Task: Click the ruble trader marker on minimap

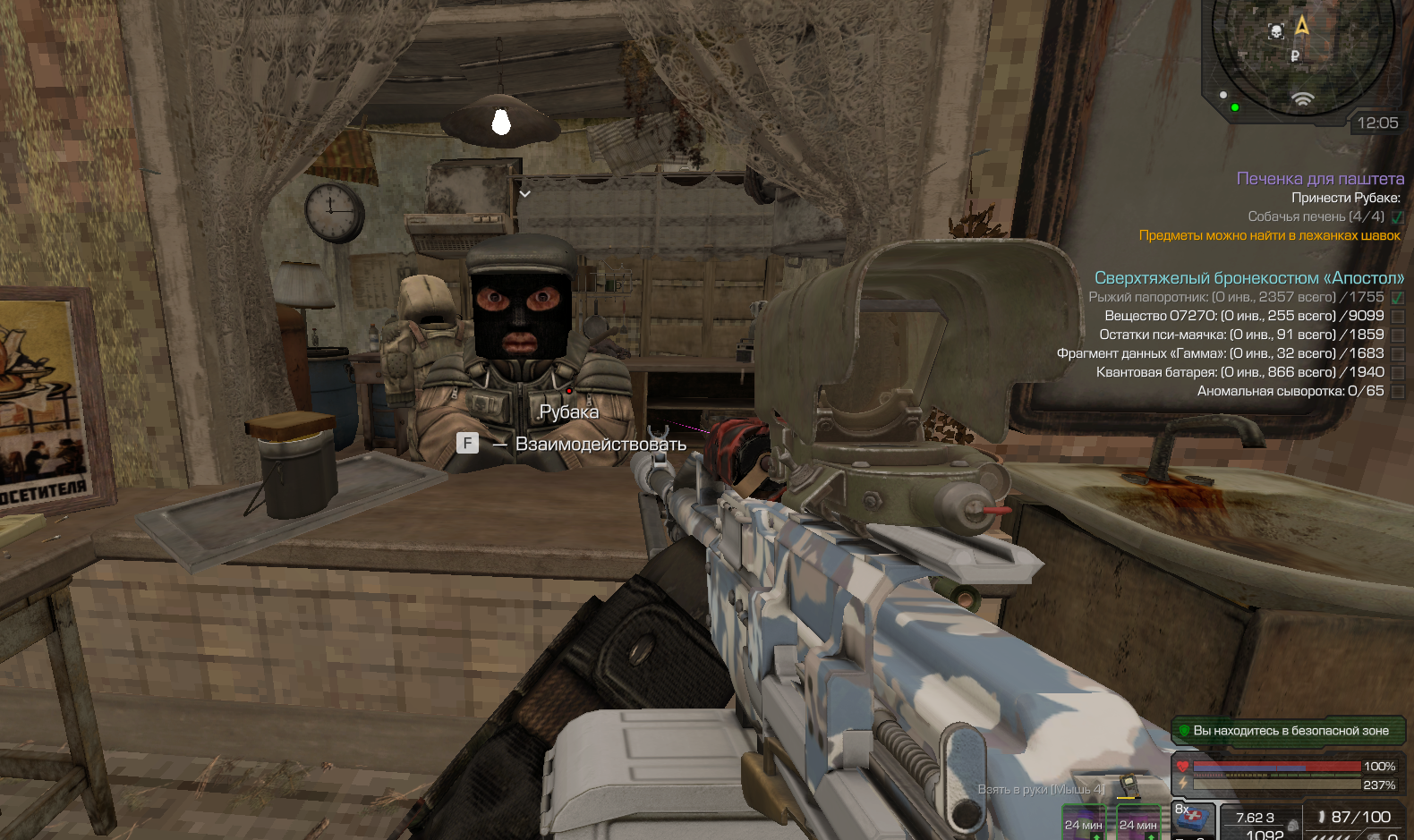Action: point(1295,56)
